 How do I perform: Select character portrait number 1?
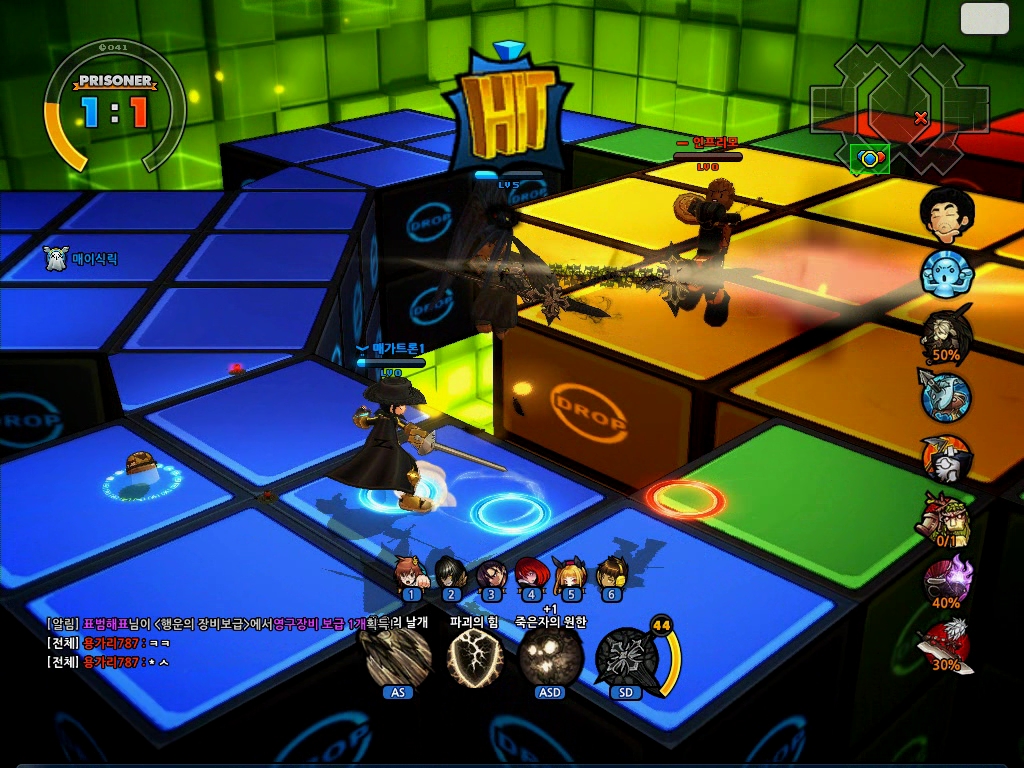click(410, 574)
